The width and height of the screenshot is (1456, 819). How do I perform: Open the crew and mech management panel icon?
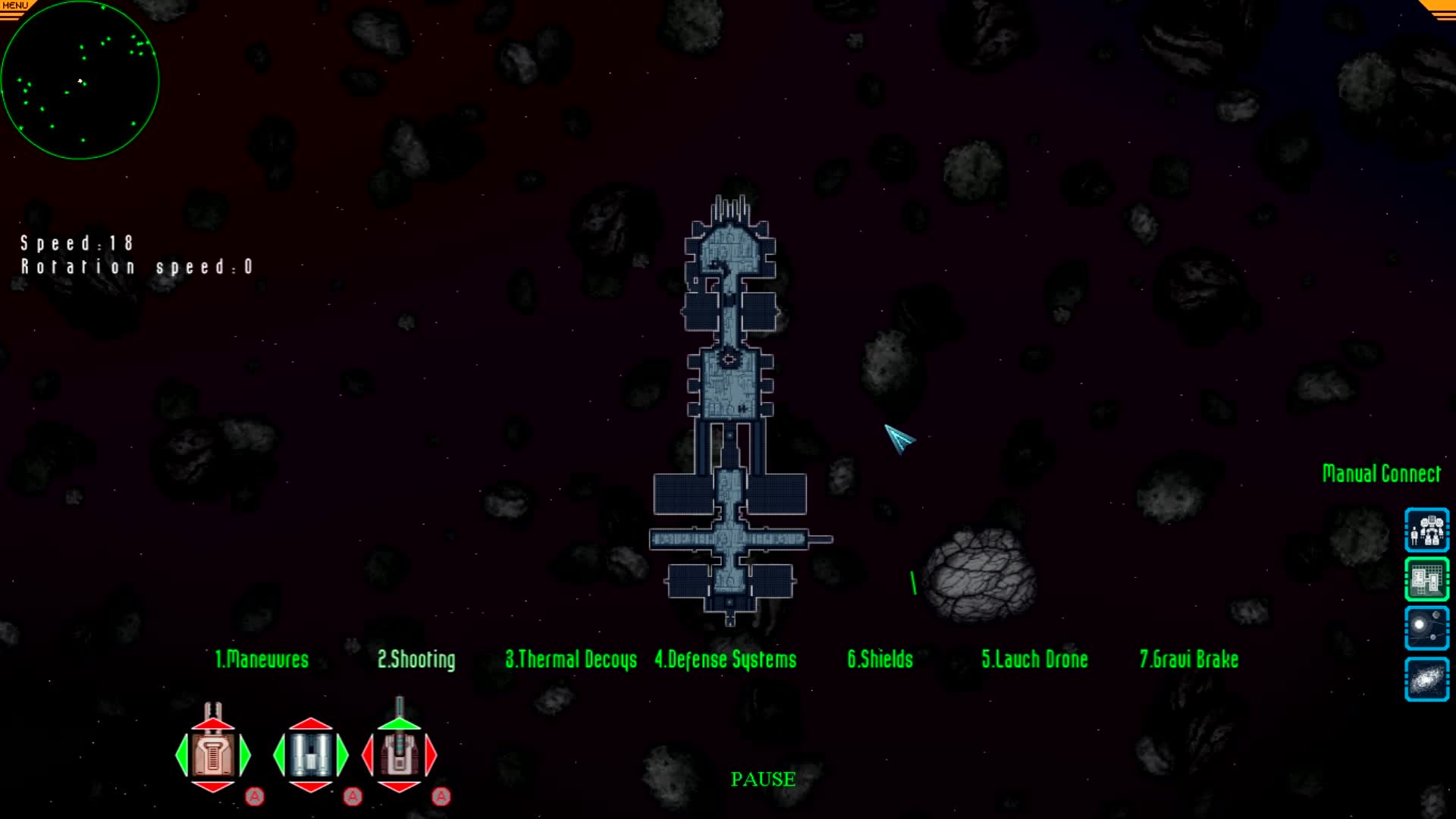coord(1426,530)
